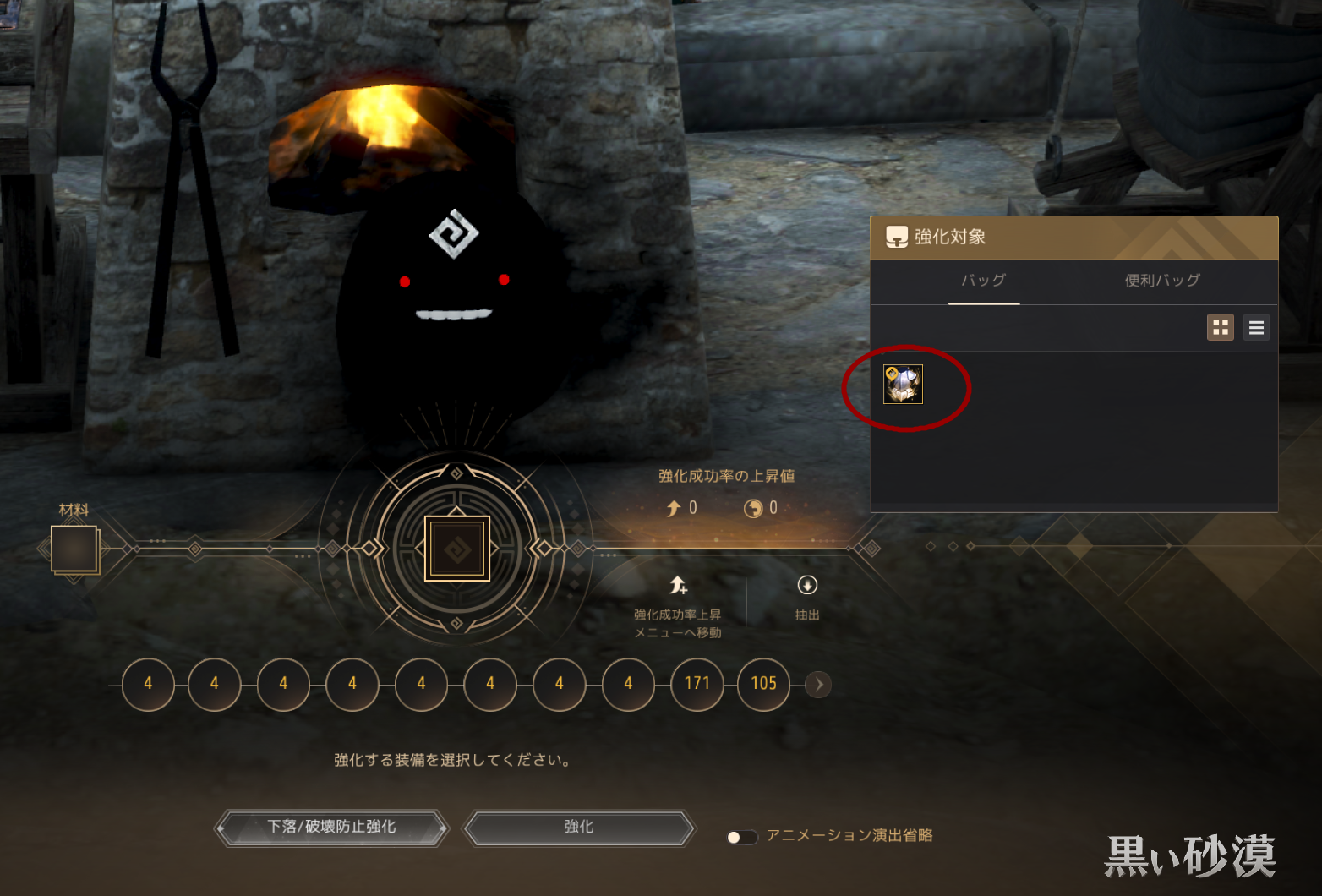Open the 便利バッグ tab
Viewport: 1322px width, 896px height.
(x=1162, y=281)
